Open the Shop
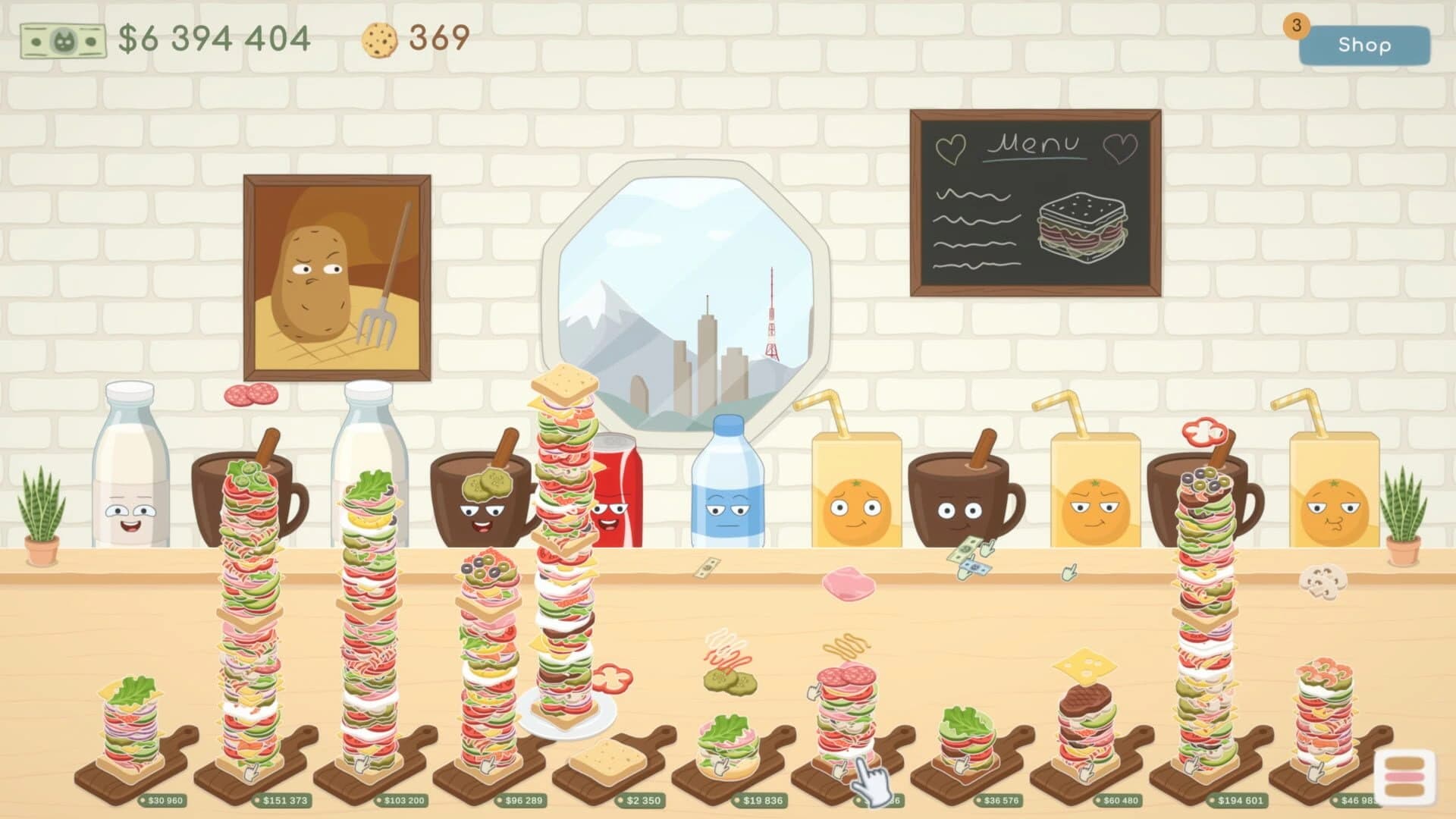Viewport: 1456px width, 819px height. [1365, 45]
